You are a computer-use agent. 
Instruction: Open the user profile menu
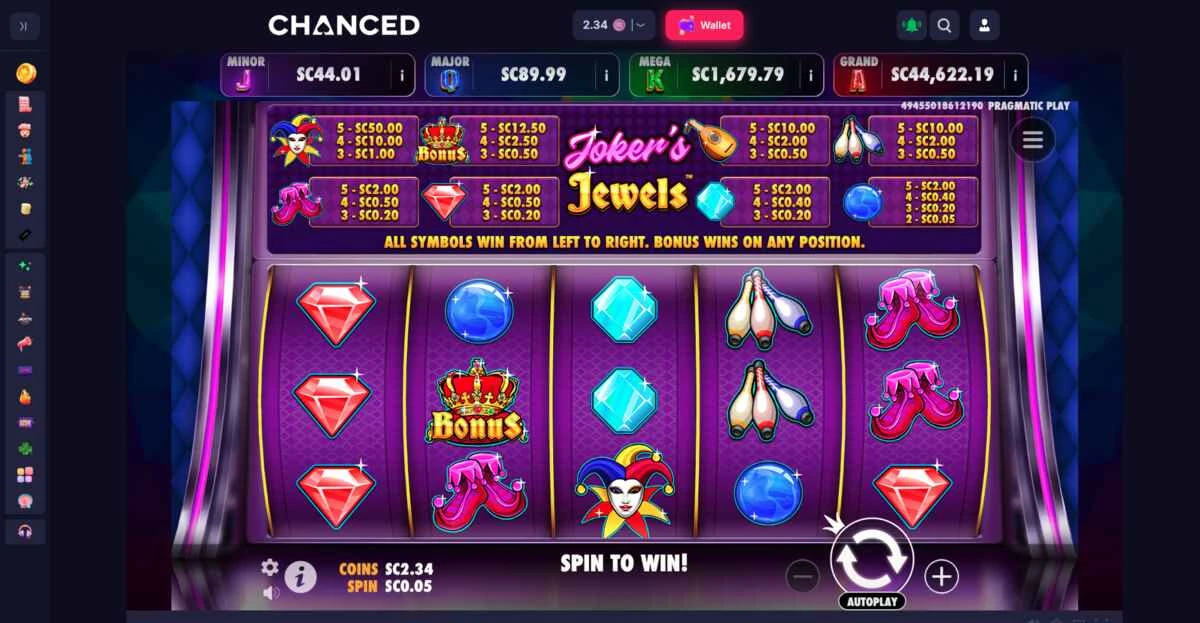984,26
